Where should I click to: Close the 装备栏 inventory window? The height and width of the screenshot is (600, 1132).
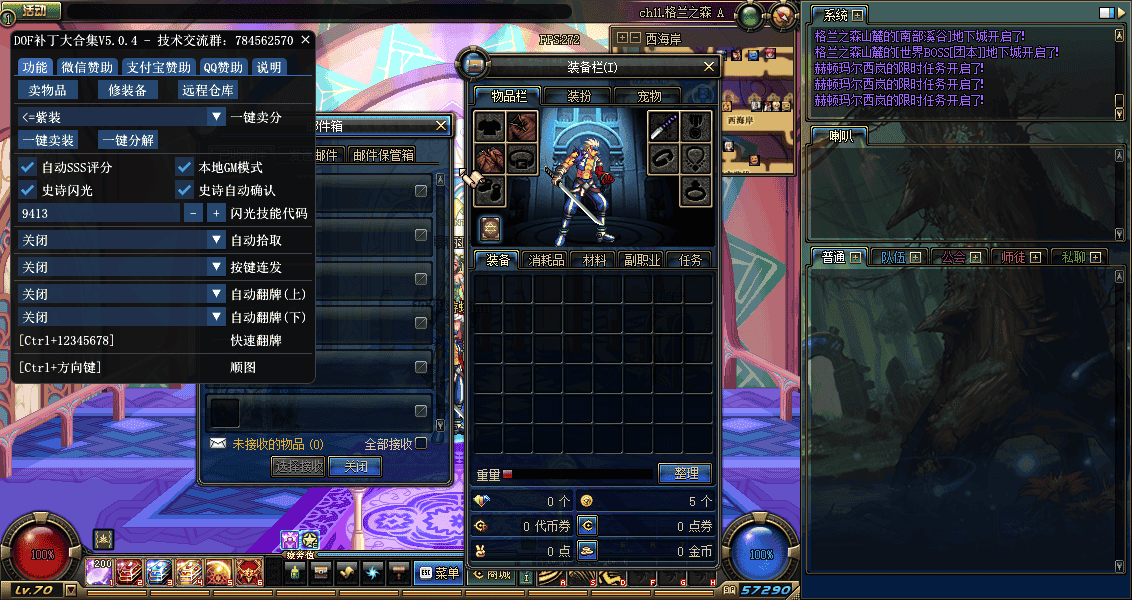click(x=710, y=67)
